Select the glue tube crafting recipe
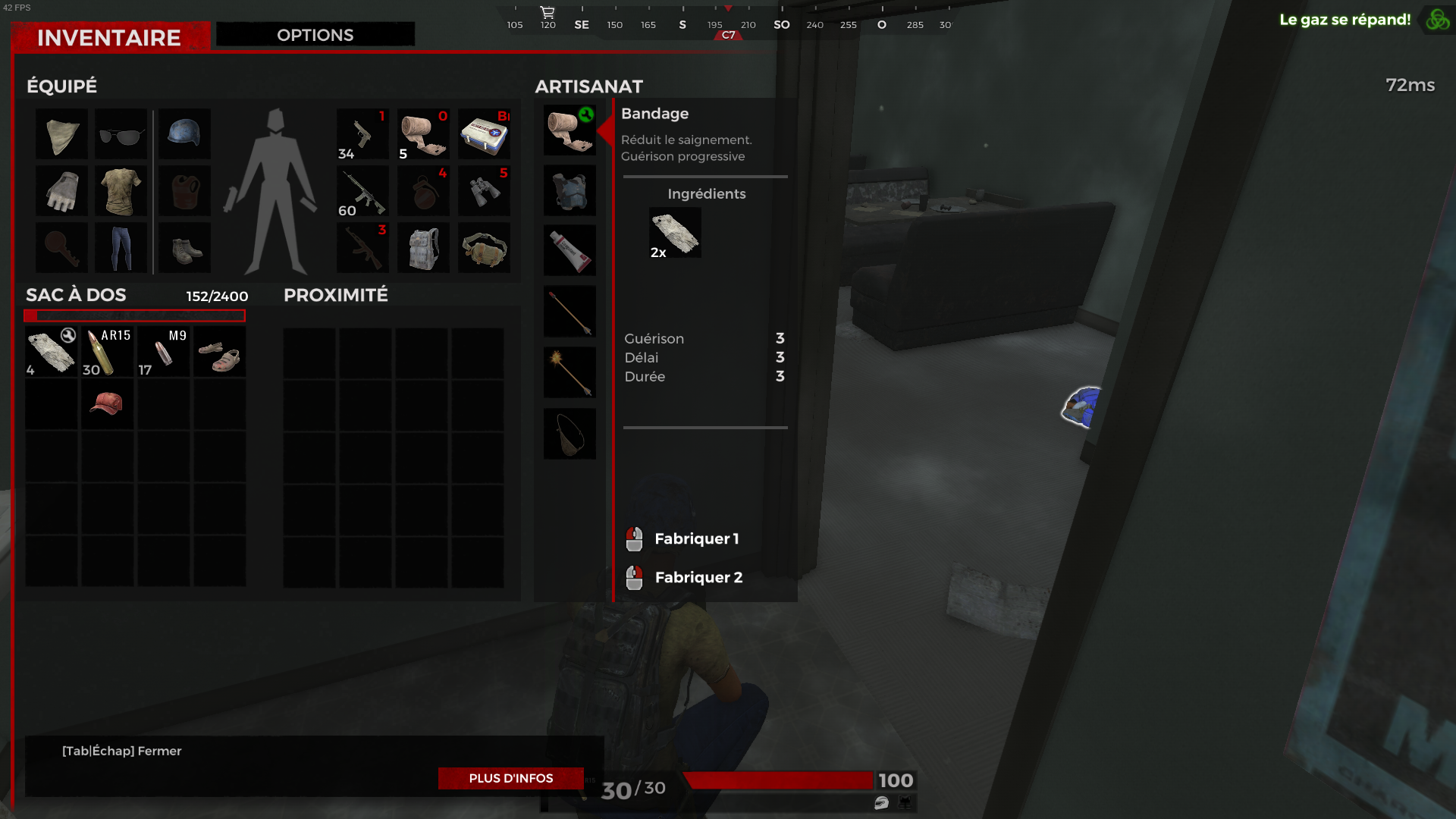Screen dimensions: 1456x819 pyautogui.click(x=570, y=250)
